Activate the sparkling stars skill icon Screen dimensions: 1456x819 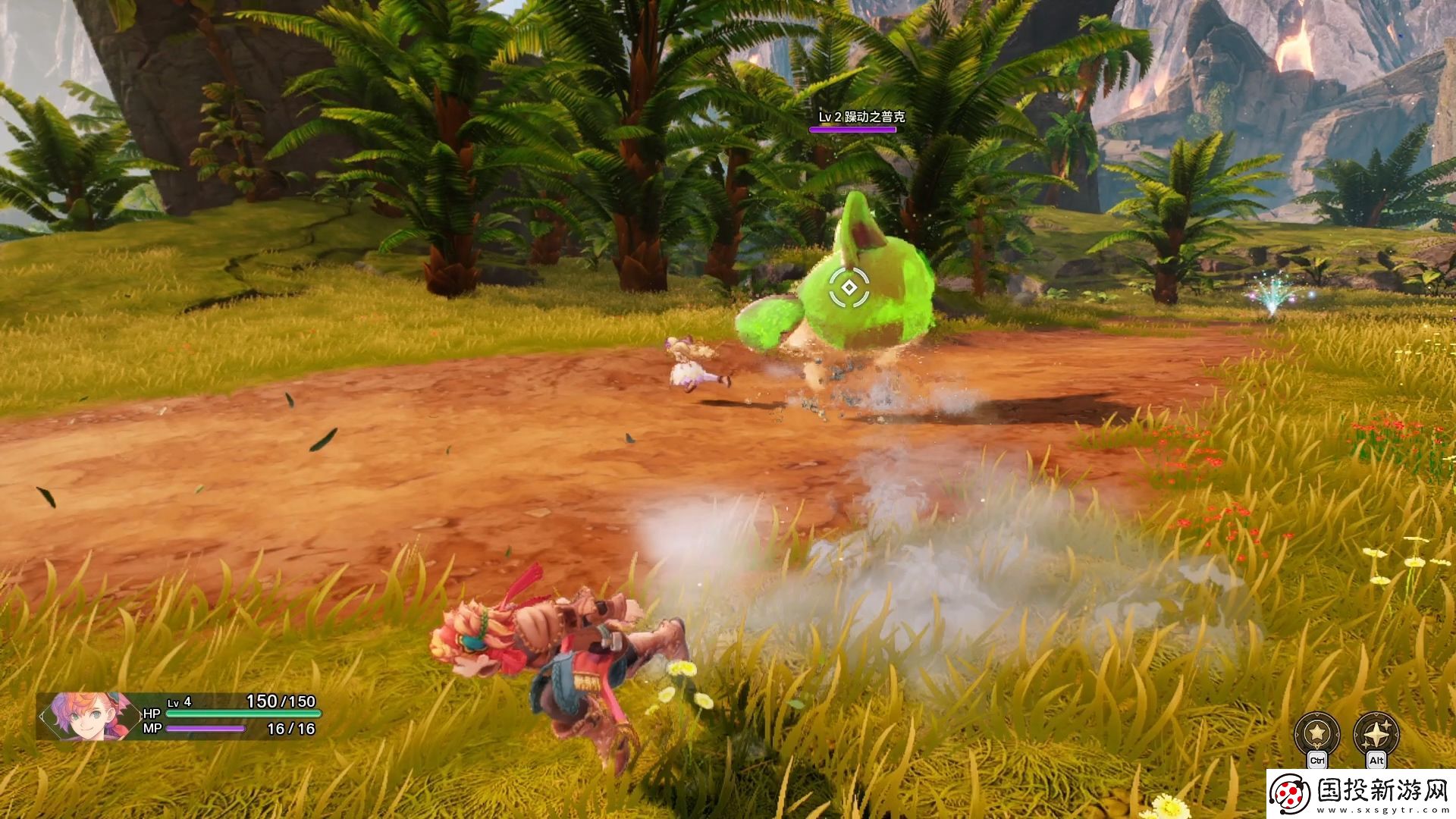click(x=1376, y=733)
